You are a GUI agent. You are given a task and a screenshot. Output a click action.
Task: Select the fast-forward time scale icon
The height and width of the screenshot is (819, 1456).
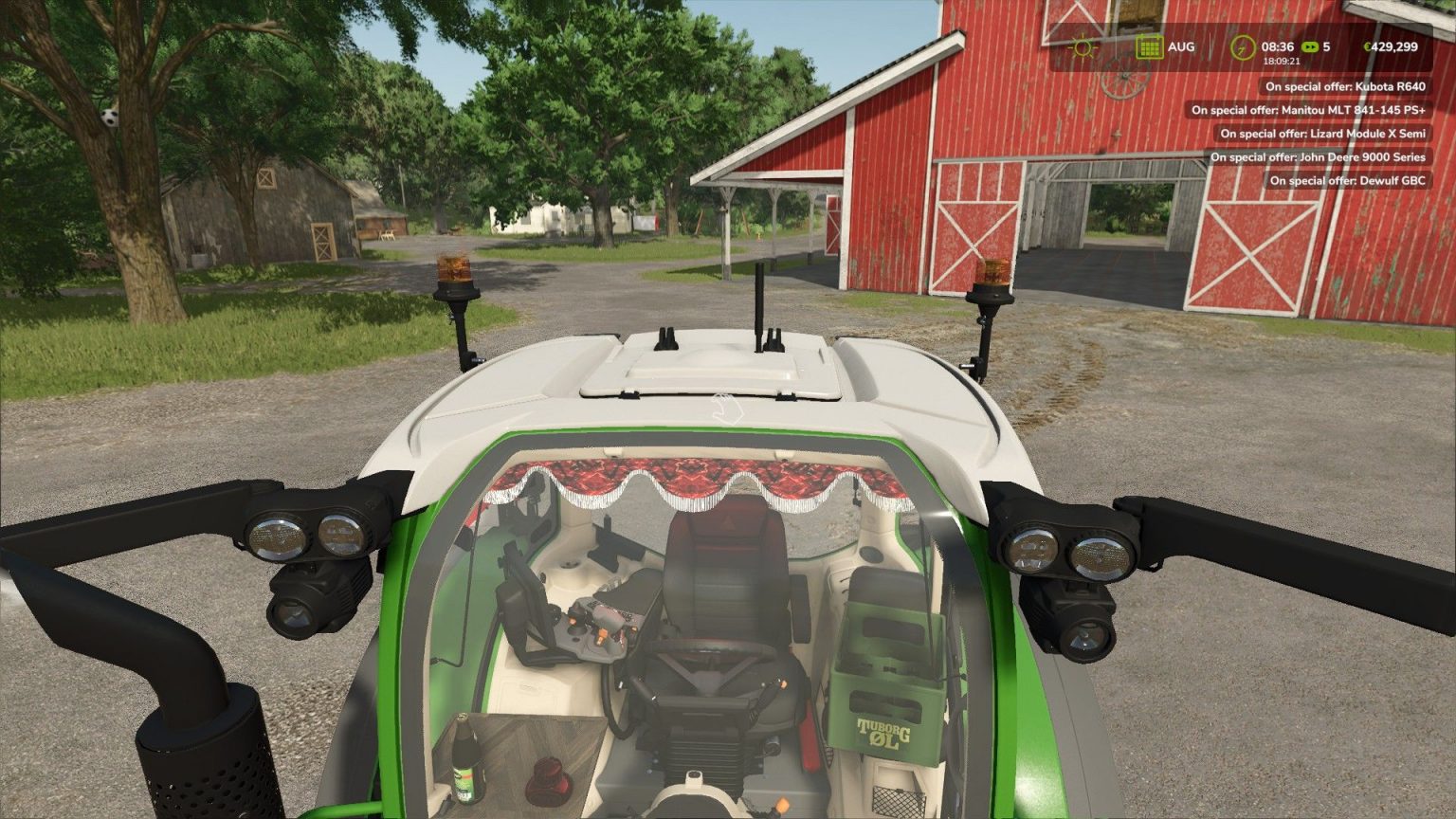coord(1310,47)
